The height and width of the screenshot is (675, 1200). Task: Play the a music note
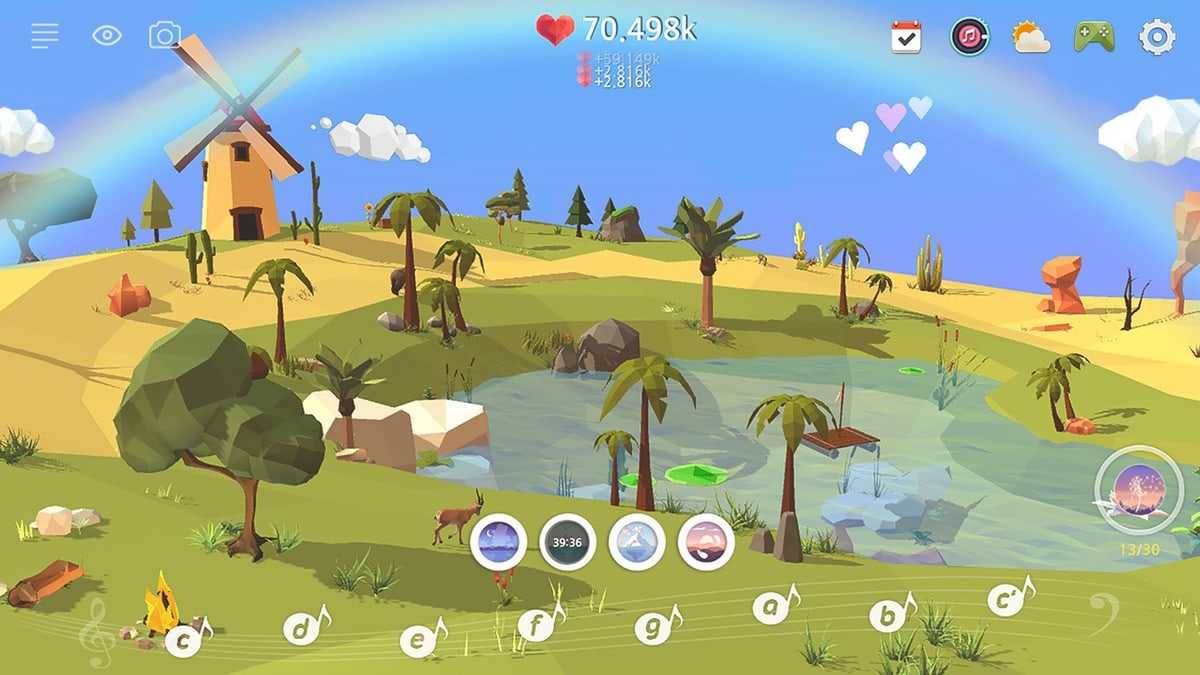(771, 605)
